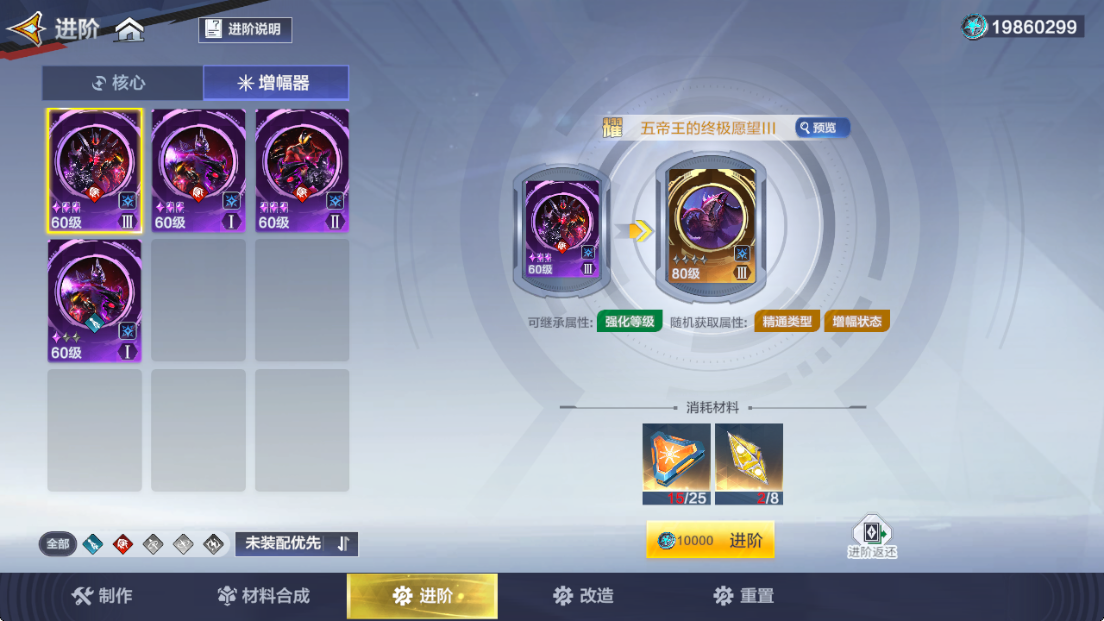Filter by the teal diamond type

93,544
